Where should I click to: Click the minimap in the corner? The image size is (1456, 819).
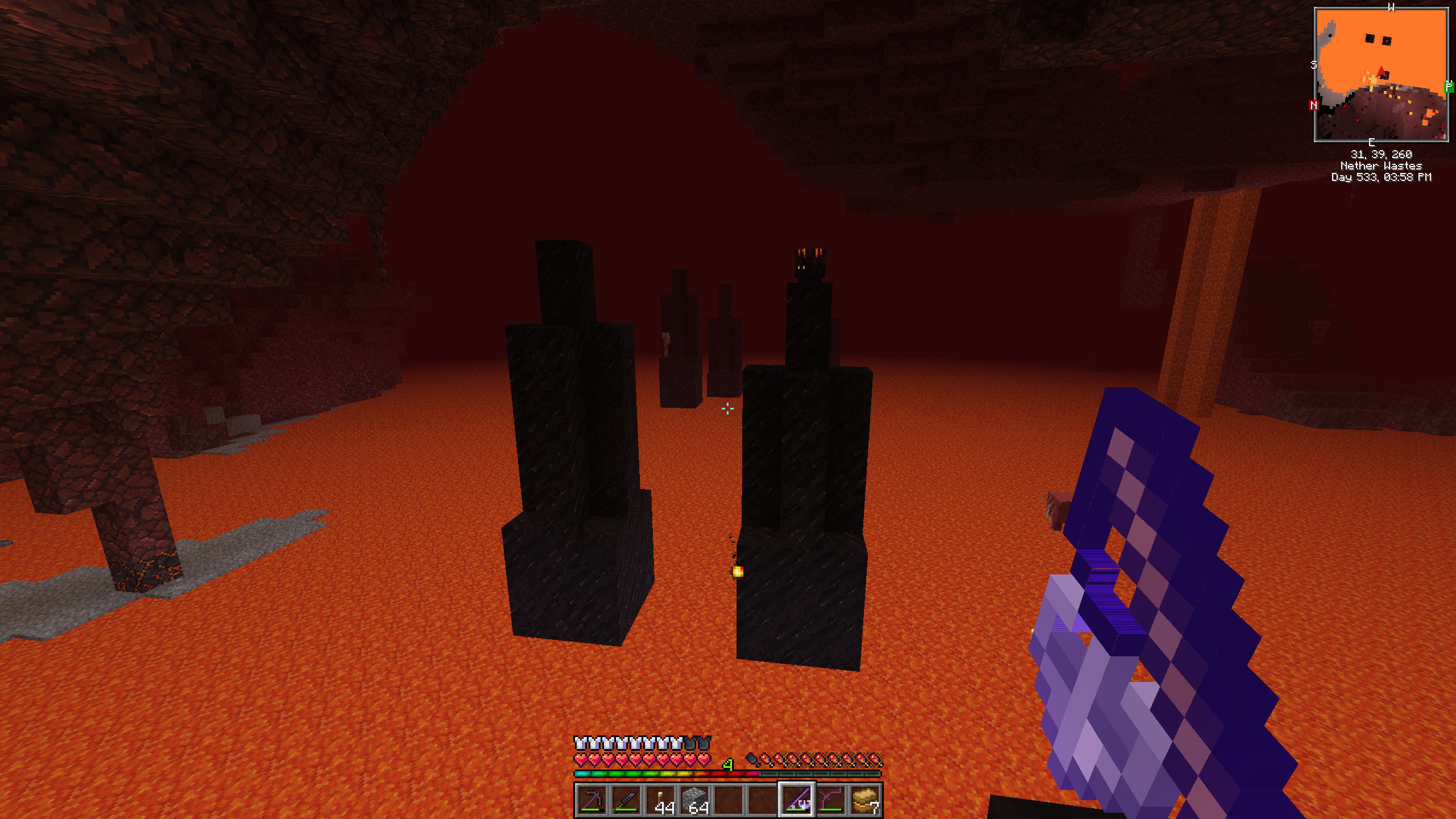tap(1381, 75)
